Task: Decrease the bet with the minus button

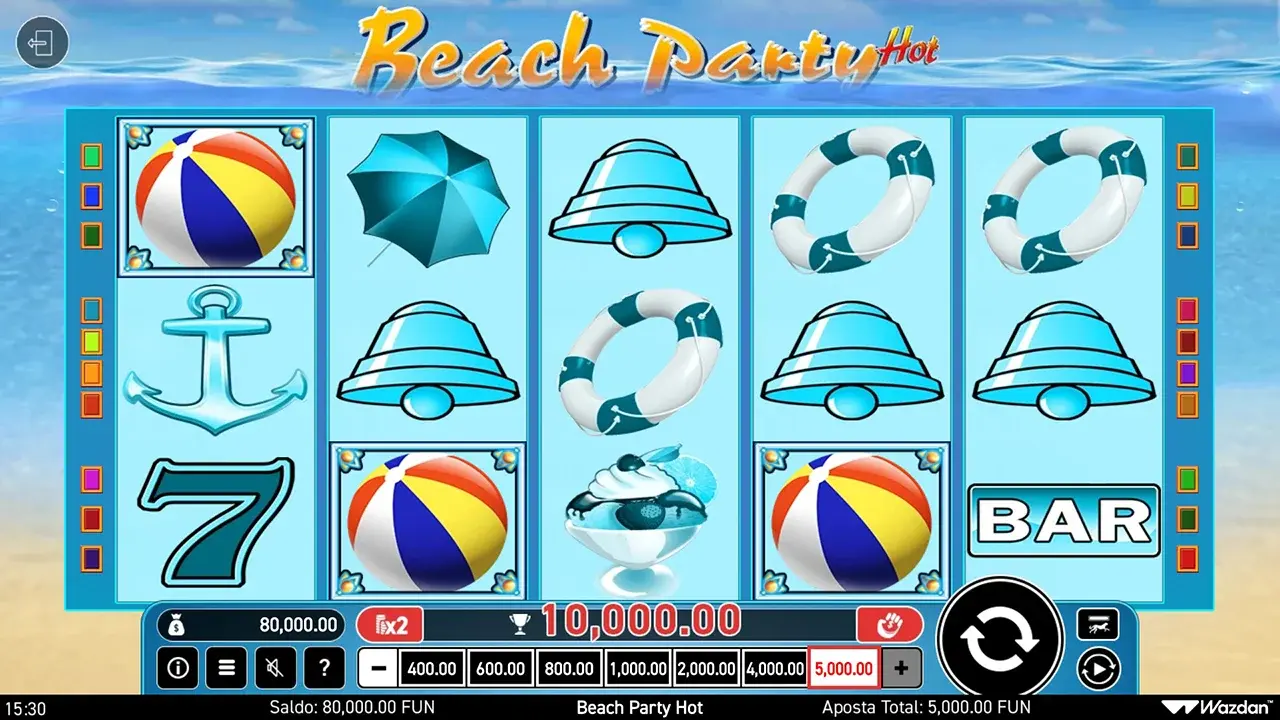Action: [x=377, y=668]
